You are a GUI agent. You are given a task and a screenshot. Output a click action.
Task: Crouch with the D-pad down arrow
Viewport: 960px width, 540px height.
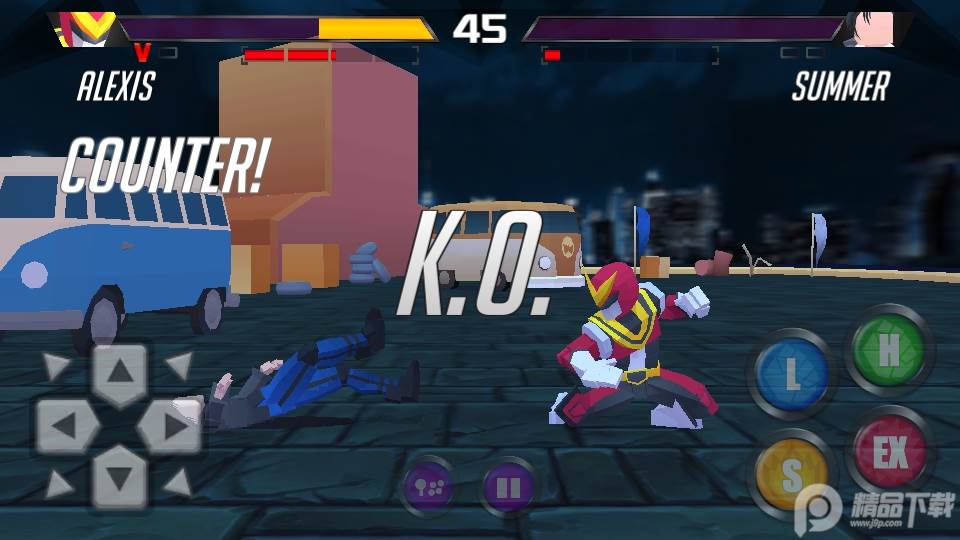click(x=120, y=478)
